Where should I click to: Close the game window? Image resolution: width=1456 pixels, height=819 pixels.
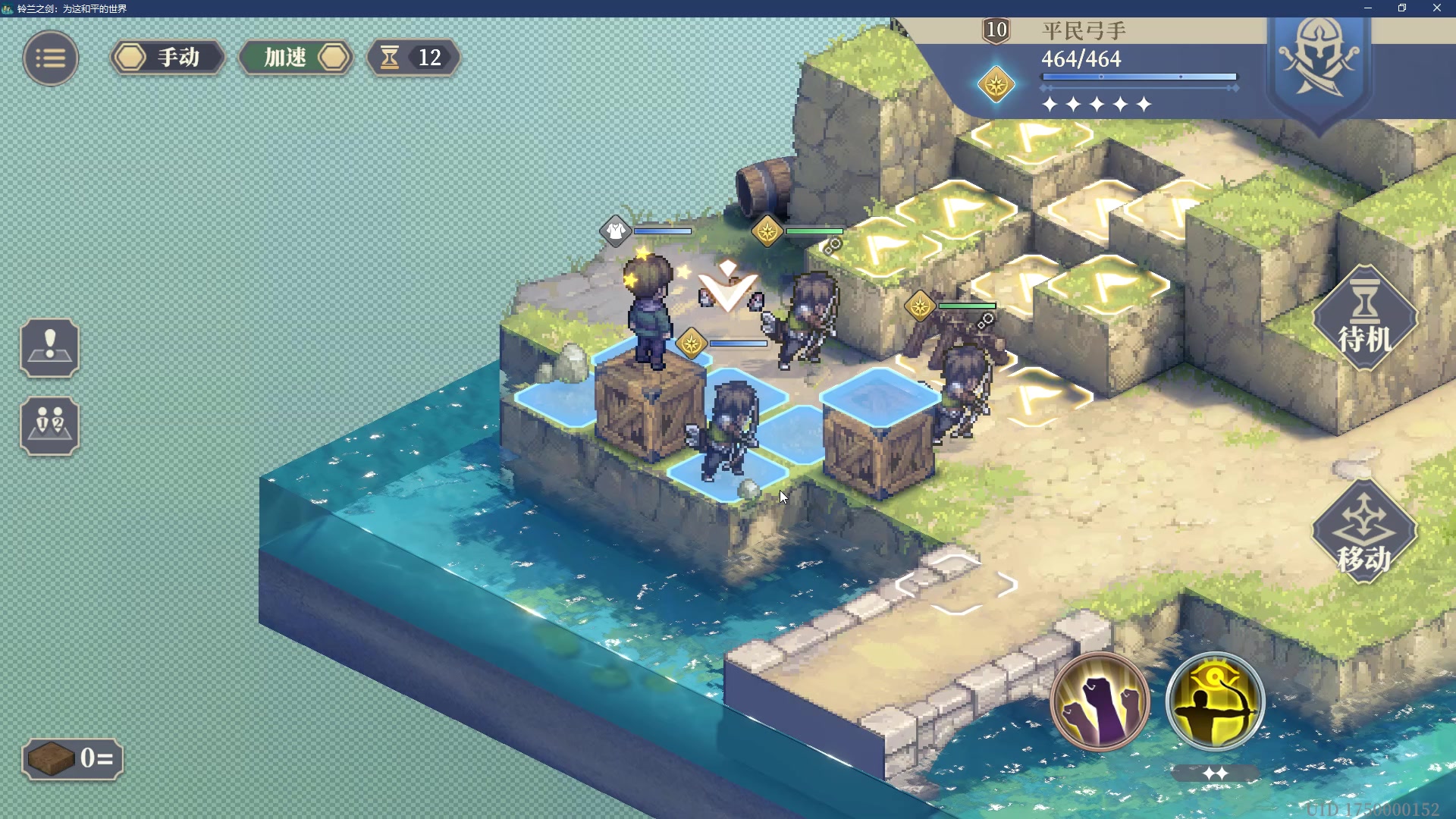[x=1436, y=8]
